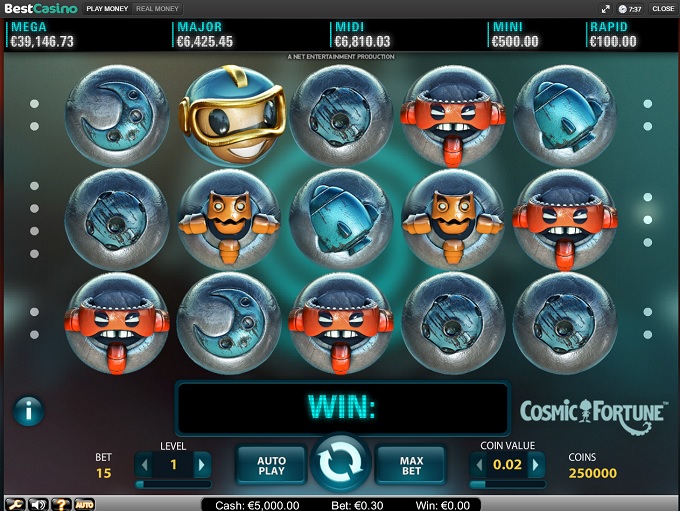Click the BestCasino logo
The height and width of the screenshot is (511, 680).
tap(39, 8)
